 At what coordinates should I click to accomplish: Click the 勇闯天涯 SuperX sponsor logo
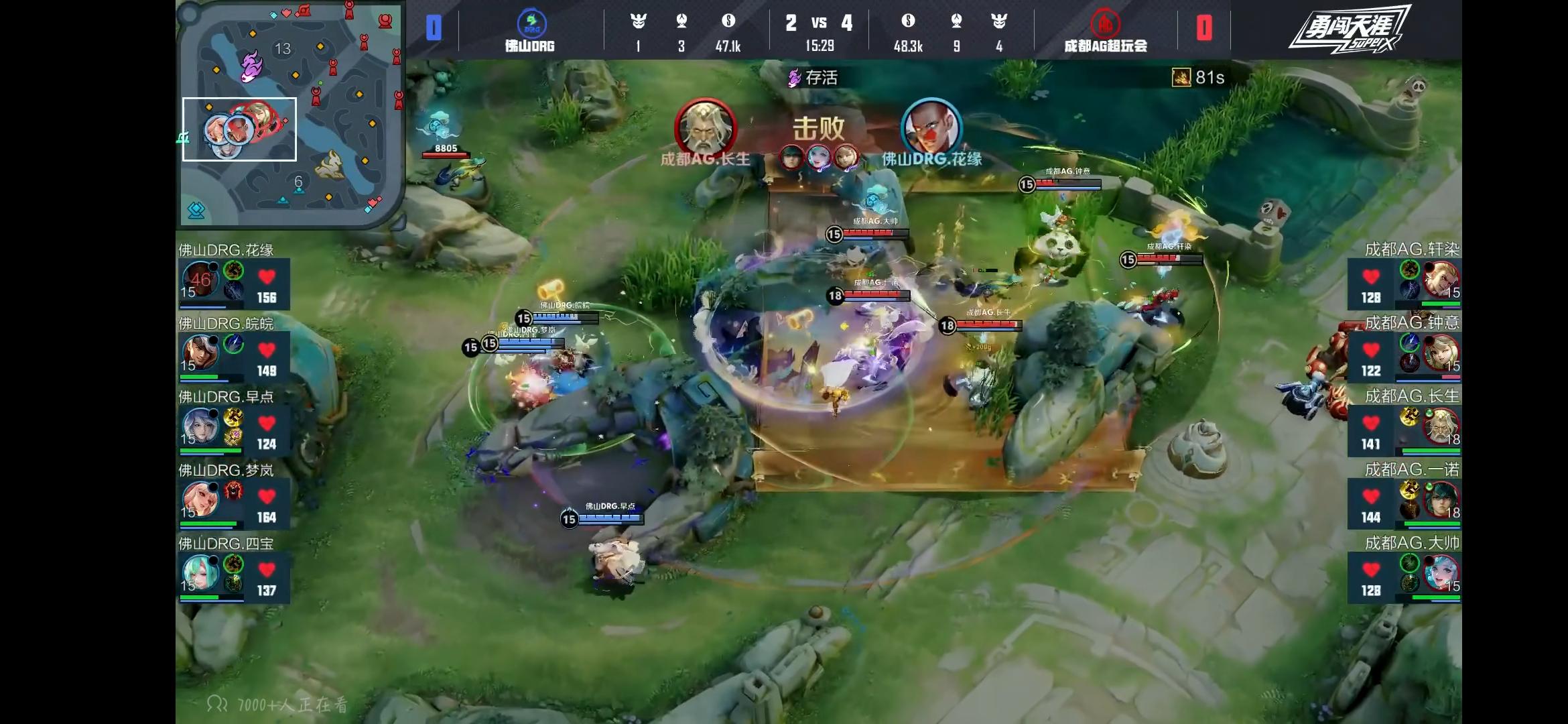click(x=1349, y=29)
